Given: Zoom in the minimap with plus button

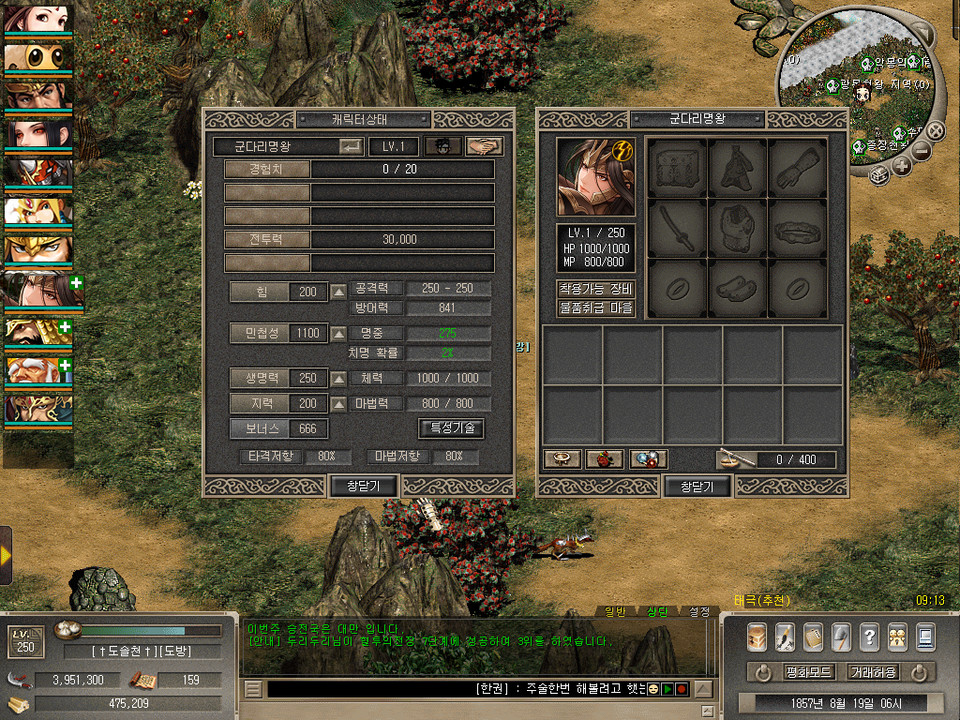Looking at the screenshot, I should coord(901,166).
